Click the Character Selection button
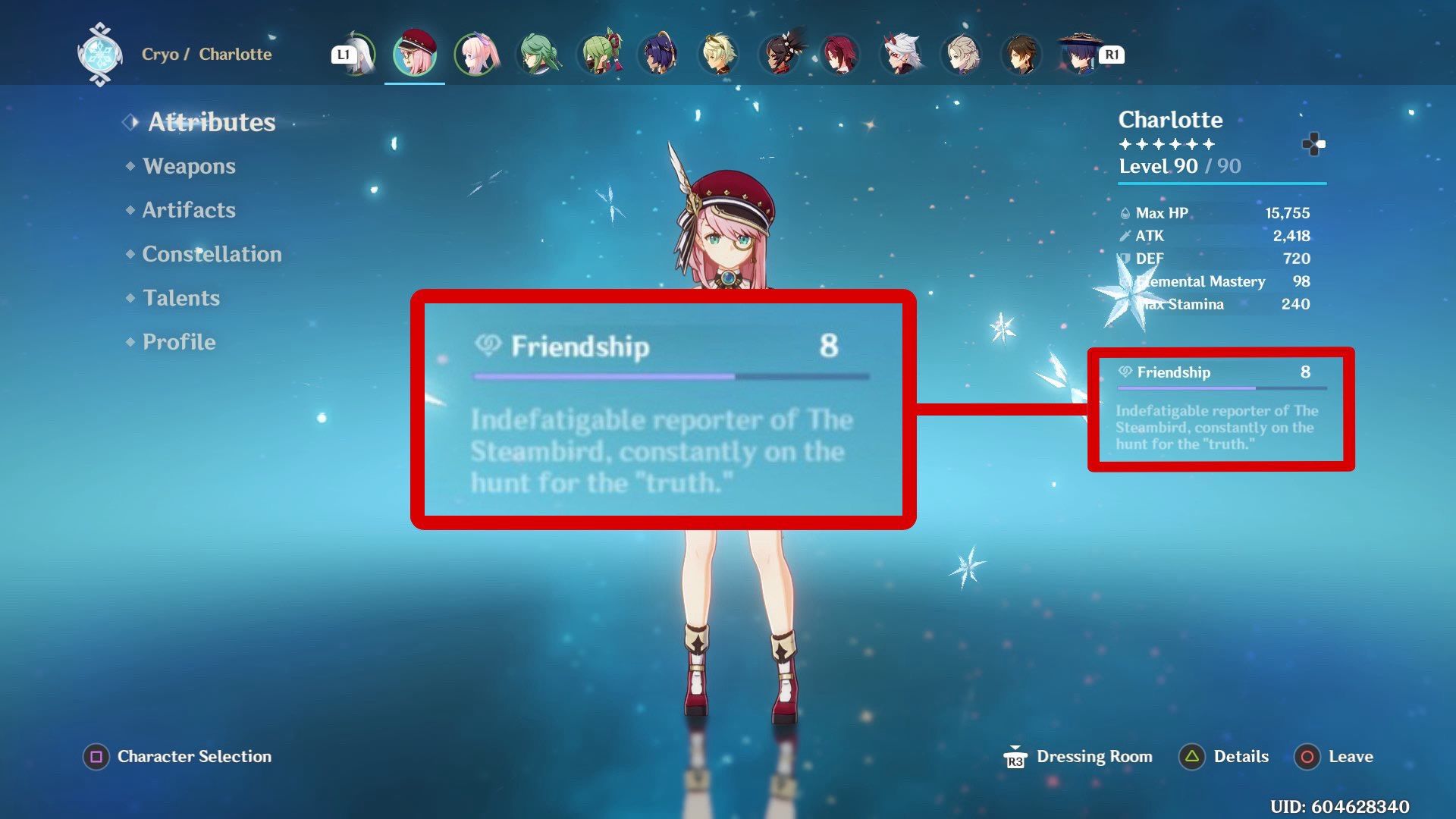1456x819 pixels. (177, 756)
